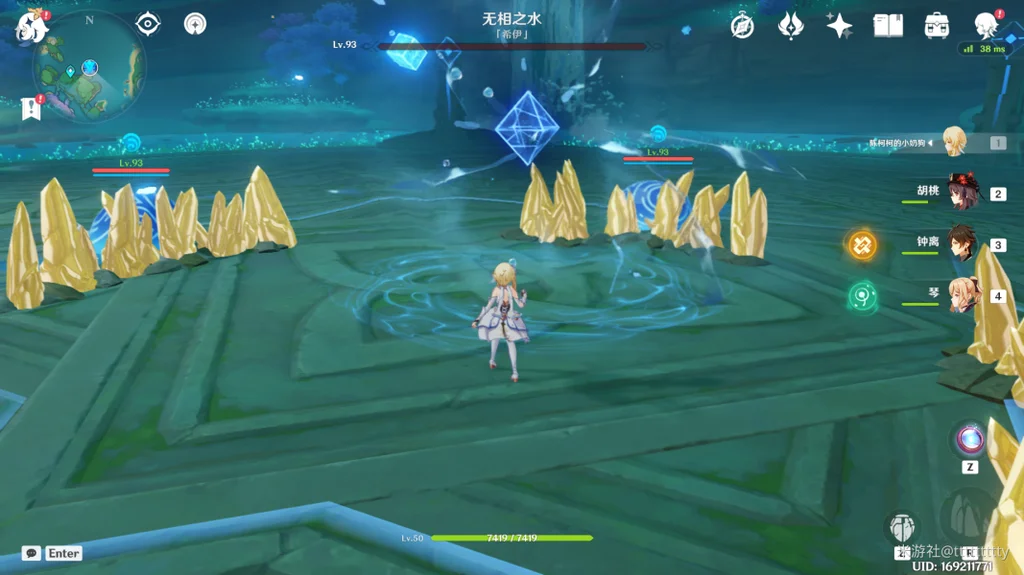Use the glowing orb gadget
This screenshot has height=575, width=1024.
coord(970,439)
